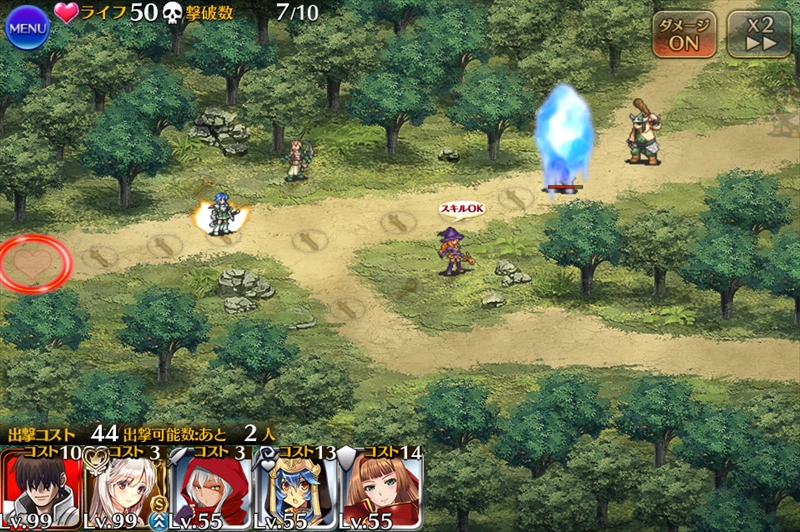
Task: Select the black-haired prince unit card
Action: tap(41, 489)
